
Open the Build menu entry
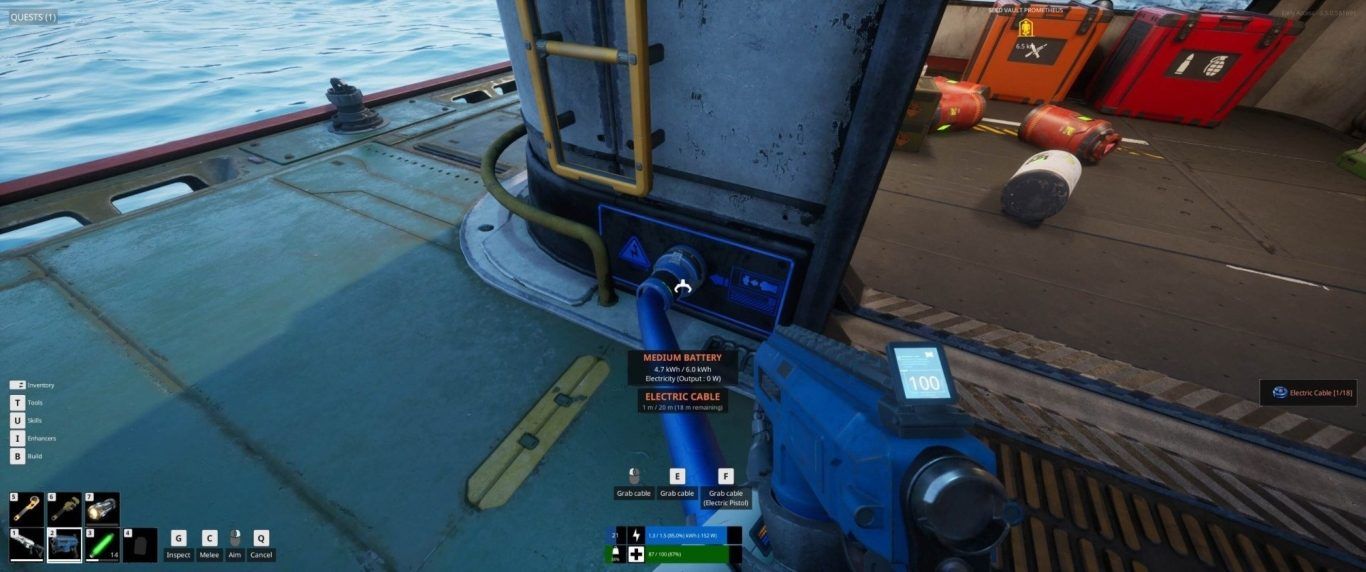(x=34, y=456)
